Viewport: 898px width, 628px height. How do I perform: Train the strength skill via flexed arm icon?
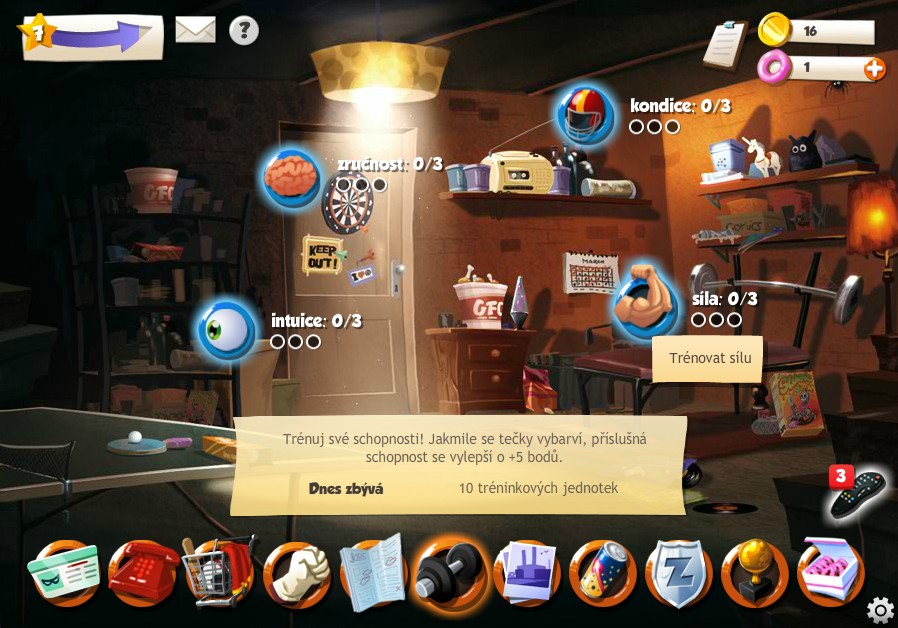pyautogui.click(x=645, y=302)
